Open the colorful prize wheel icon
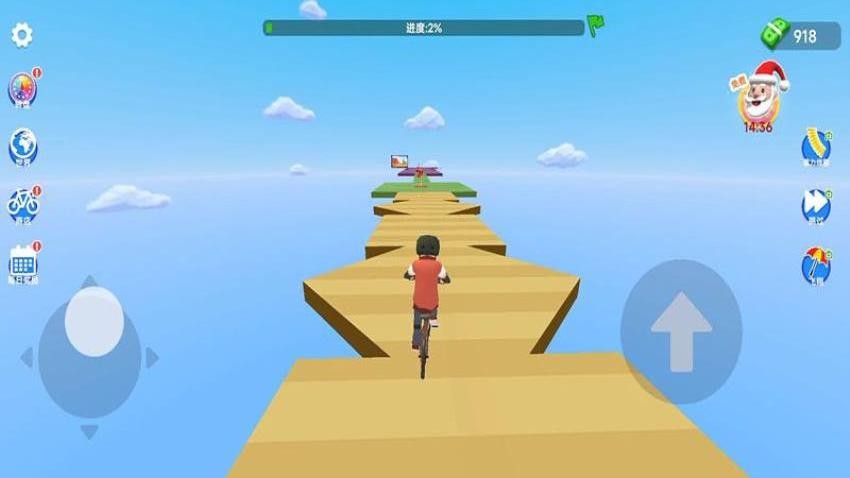This screenshot has height=478, width=850. pos(22,90)
